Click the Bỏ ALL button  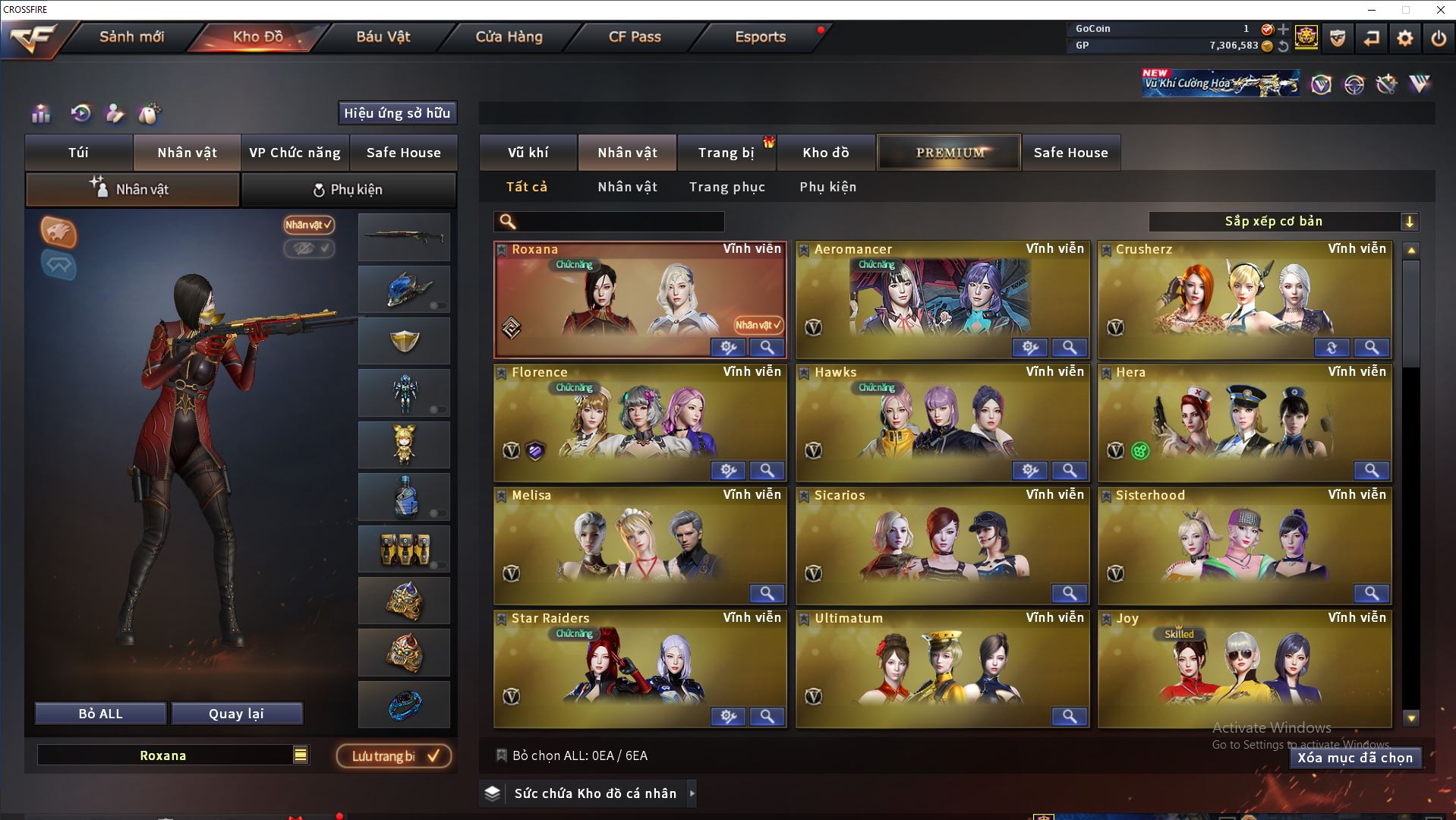pyautogui.click(x=100, y=714)
